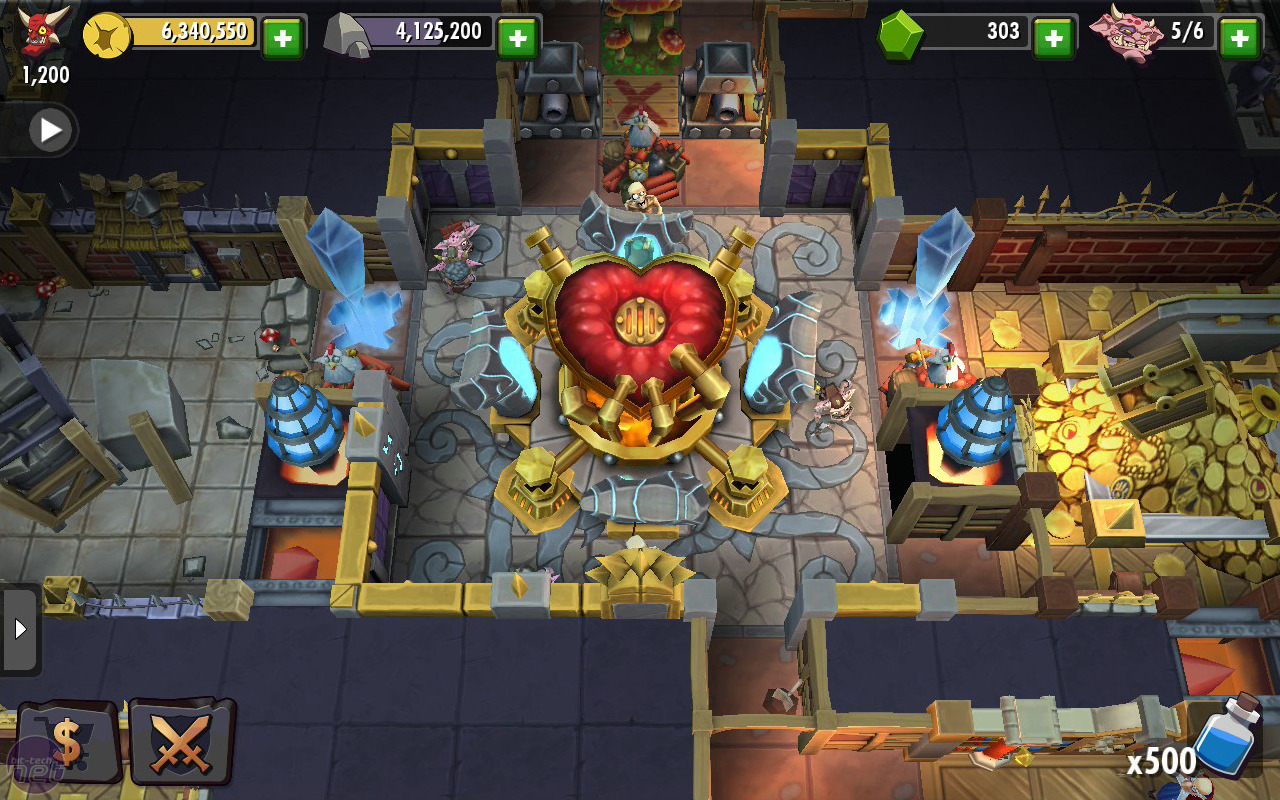Expand the left side panel arrow
The height and width of the screenshot is (800, 1280).
coord(19,629)
